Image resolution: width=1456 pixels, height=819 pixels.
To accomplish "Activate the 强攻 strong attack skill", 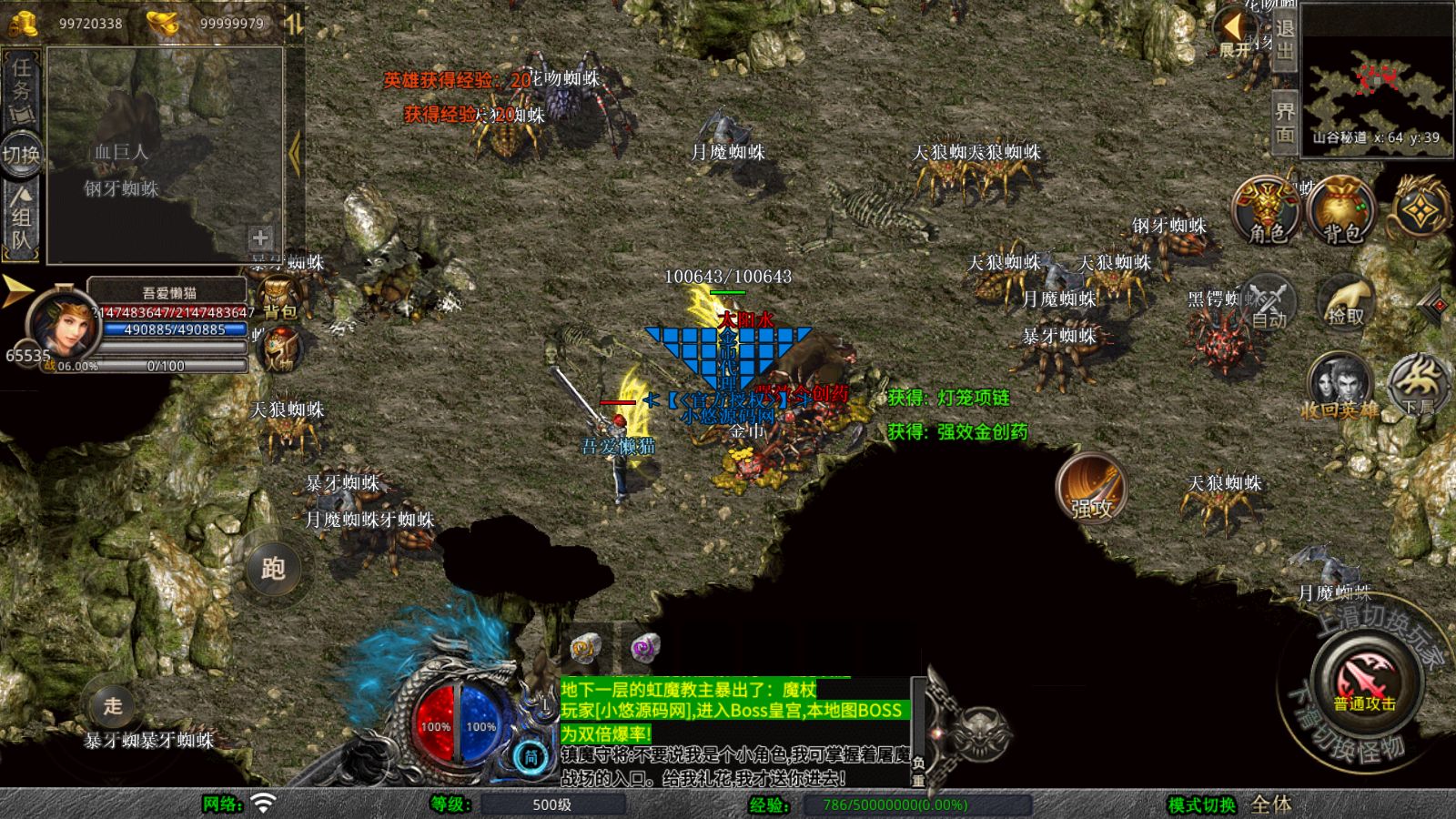I will [x=1091, y=488].
